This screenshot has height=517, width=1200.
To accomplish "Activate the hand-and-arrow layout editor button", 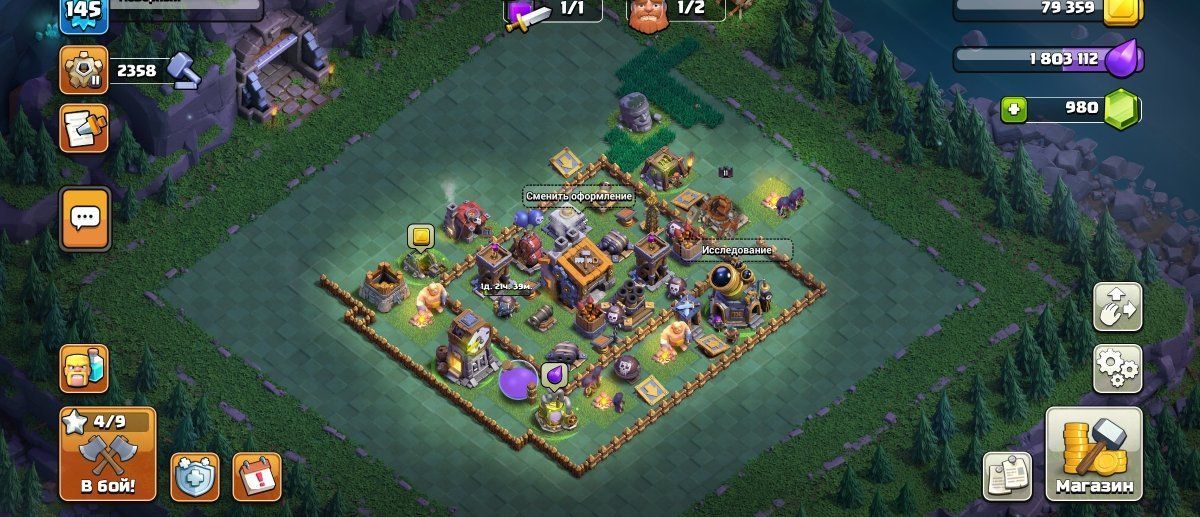I will [x=1117, y=306].
